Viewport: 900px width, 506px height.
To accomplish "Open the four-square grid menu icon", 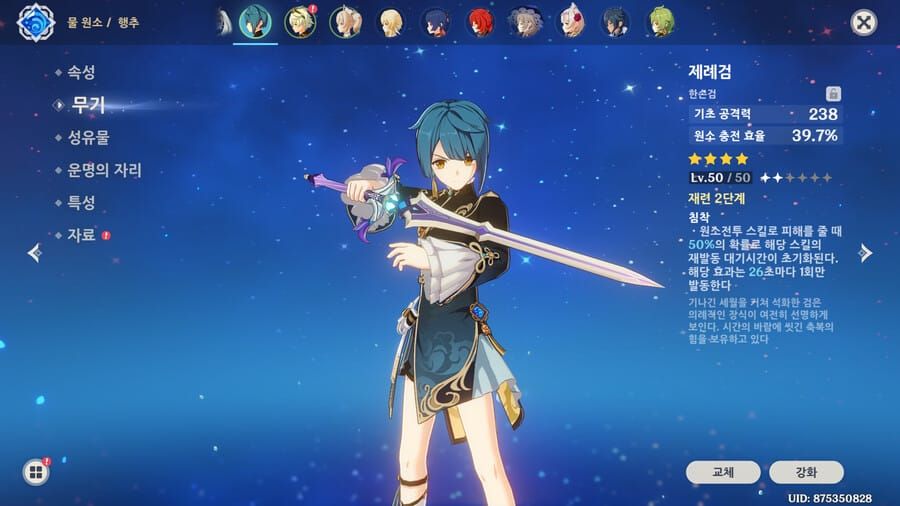I will pyautogui.click(x=36, y=472).
